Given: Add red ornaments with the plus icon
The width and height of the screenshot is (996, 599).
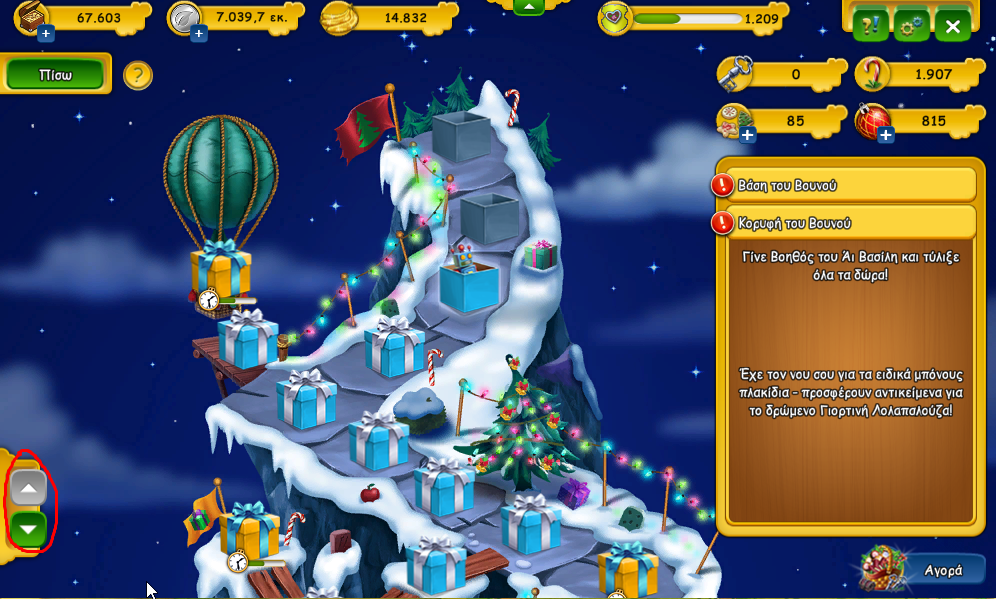Looking at the screenshot, I should [885, 135].
